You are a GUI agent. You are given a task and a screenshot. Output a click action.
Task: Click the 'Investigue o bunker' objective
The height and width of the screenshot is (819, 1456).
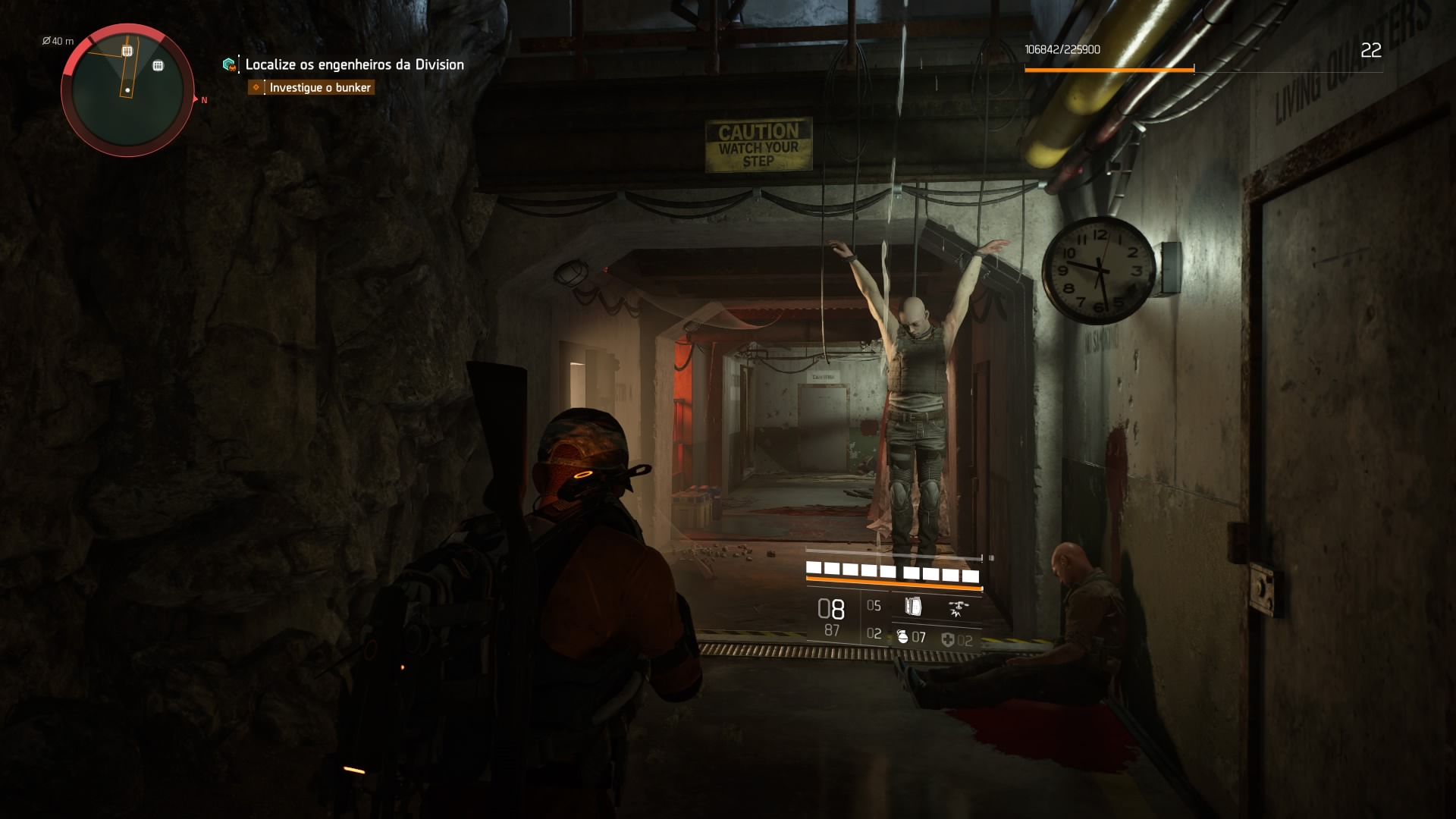click(x=319, y=88)
